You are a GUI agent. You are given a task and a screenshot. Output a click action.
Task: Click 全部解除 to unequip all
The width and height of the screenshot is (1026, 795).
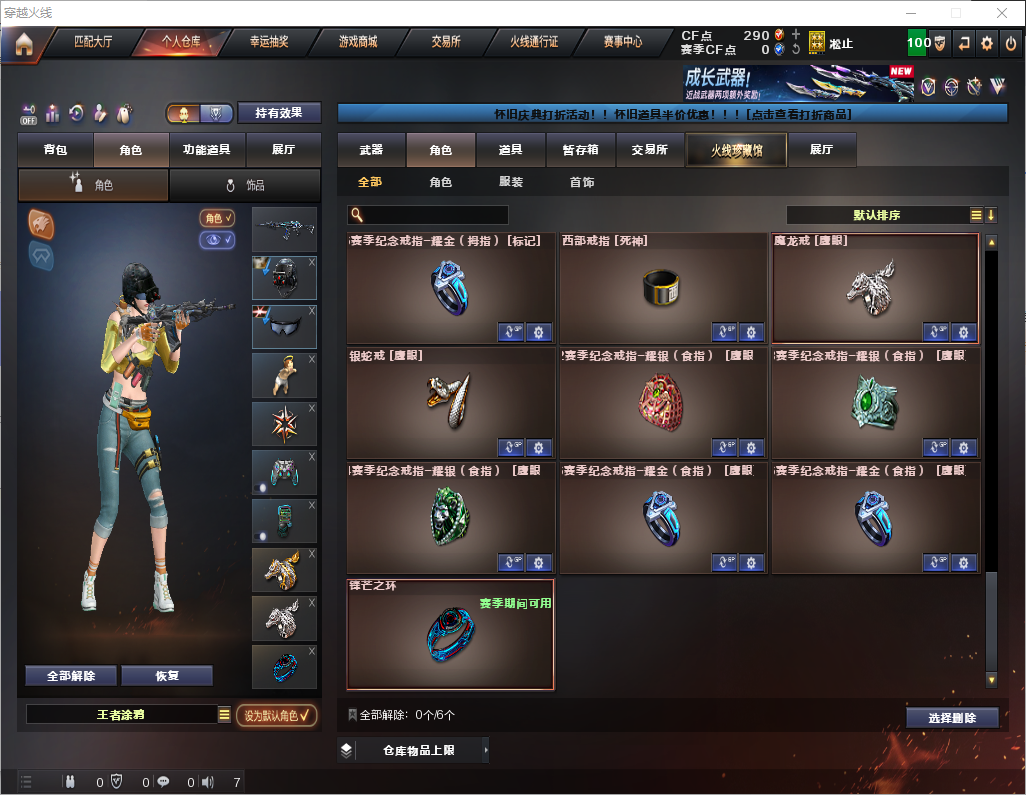point(71,676)
